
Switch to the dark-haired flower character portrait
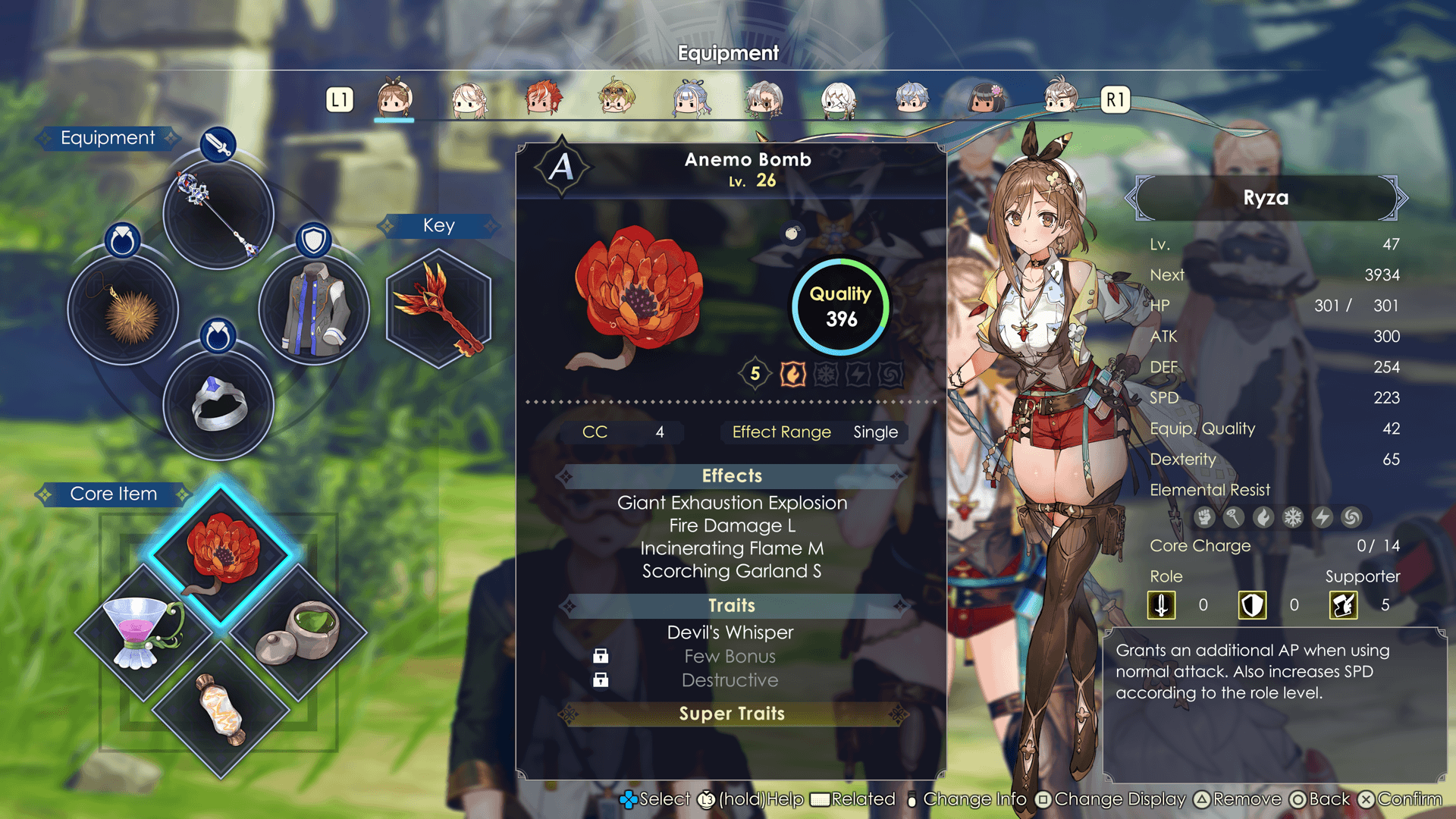985,99
